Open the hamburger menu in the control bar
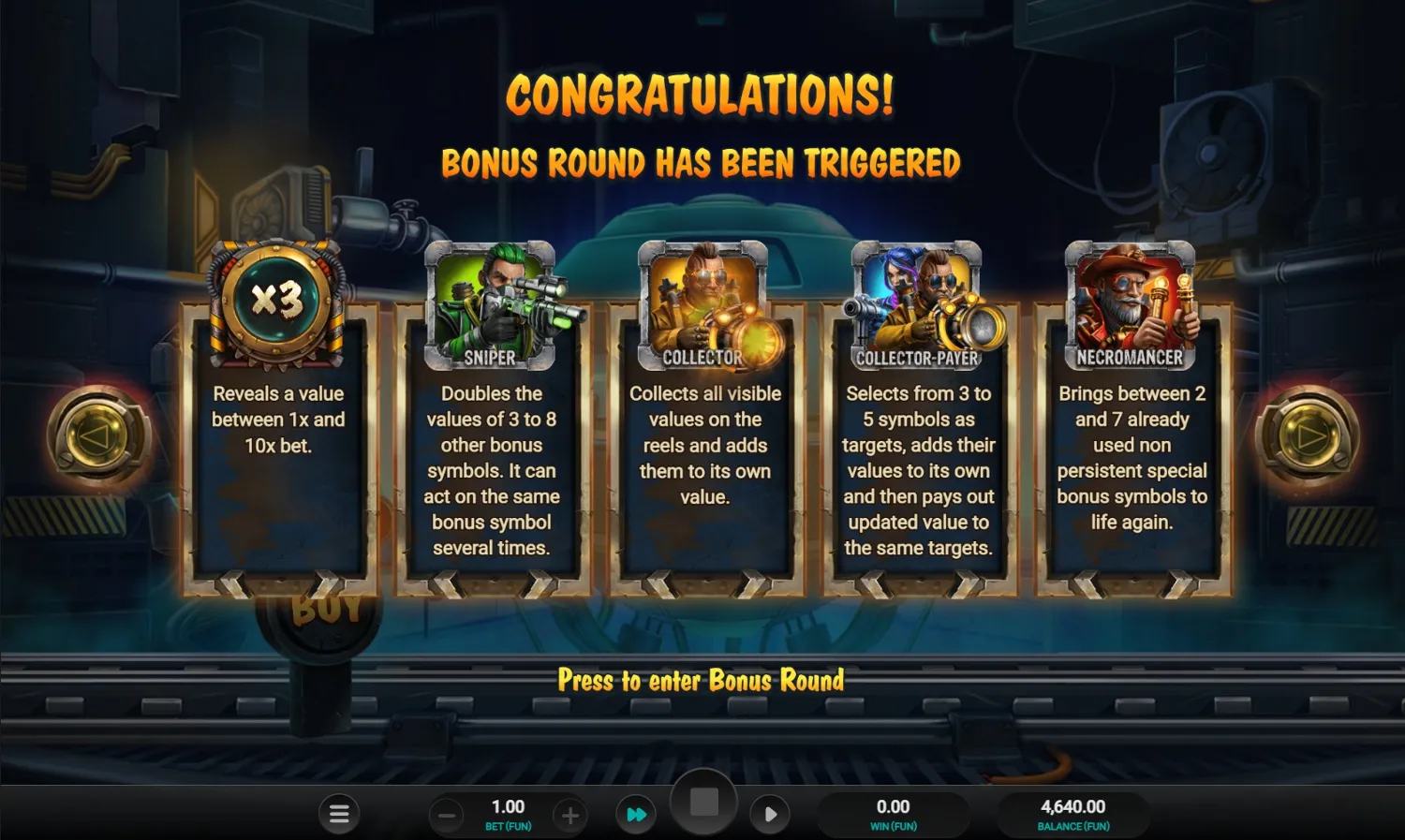Image resolution: width=1405 pixels, height=840 pixels. (x=339, y=814)
